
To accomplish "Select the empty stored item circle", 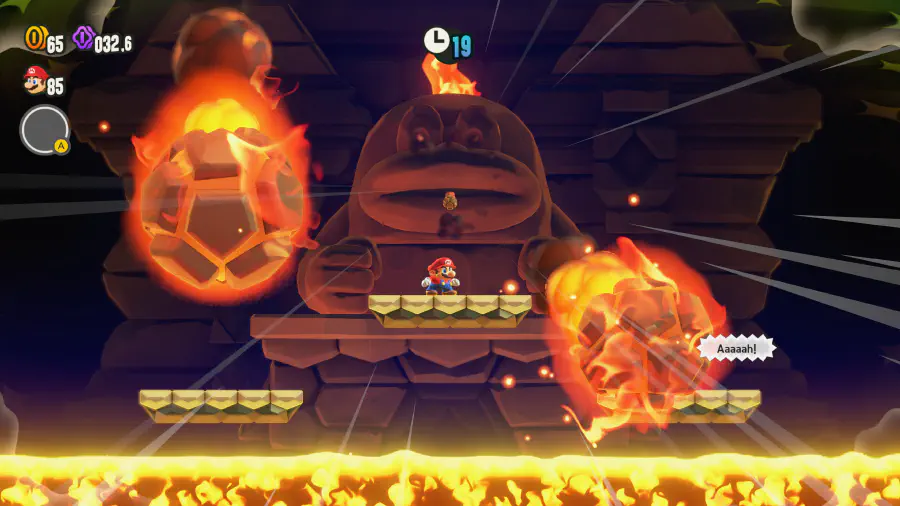I will 44,129.
